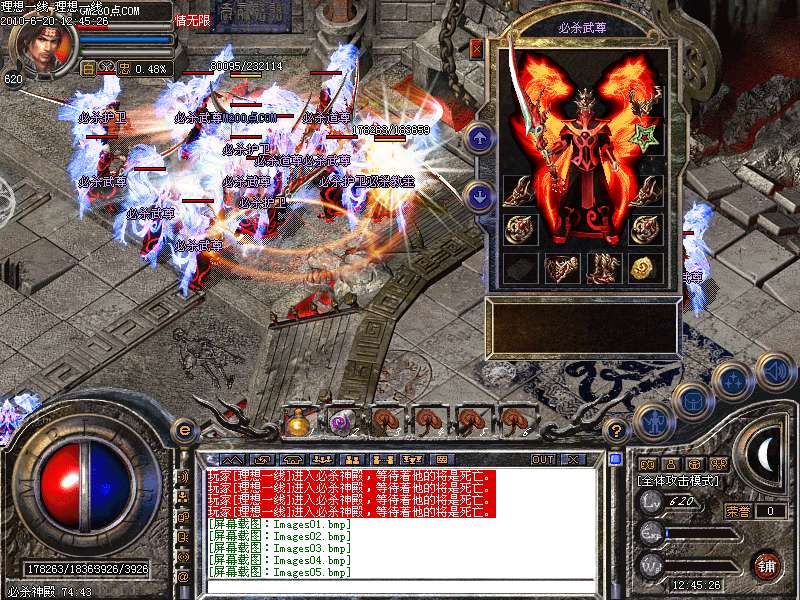Click the blue up arrow button
Viewport: 800px width, 600px height.
coord(481,138)
